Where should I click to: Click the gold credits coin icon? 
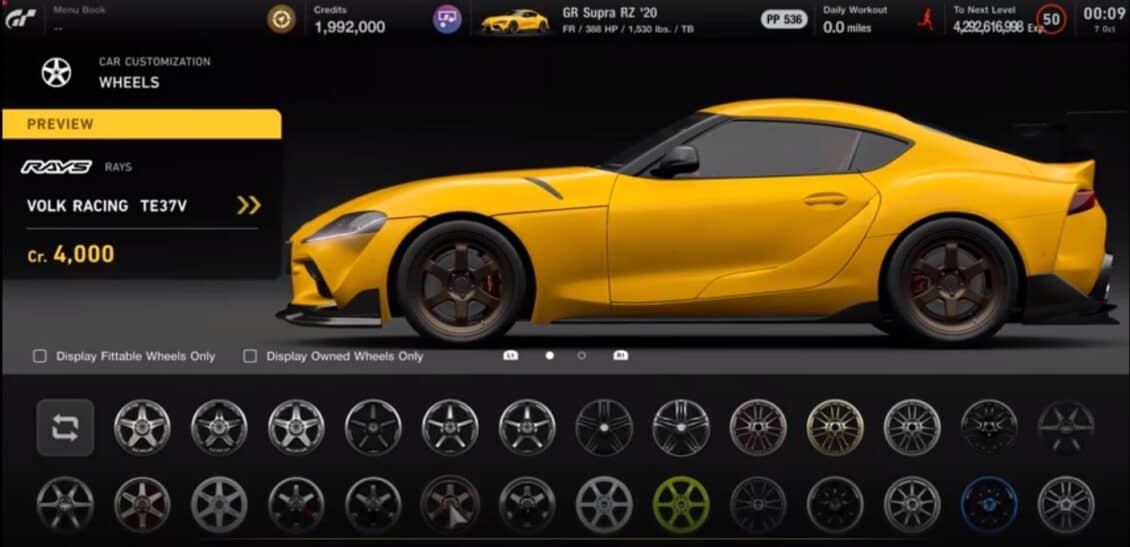(282, 19)
